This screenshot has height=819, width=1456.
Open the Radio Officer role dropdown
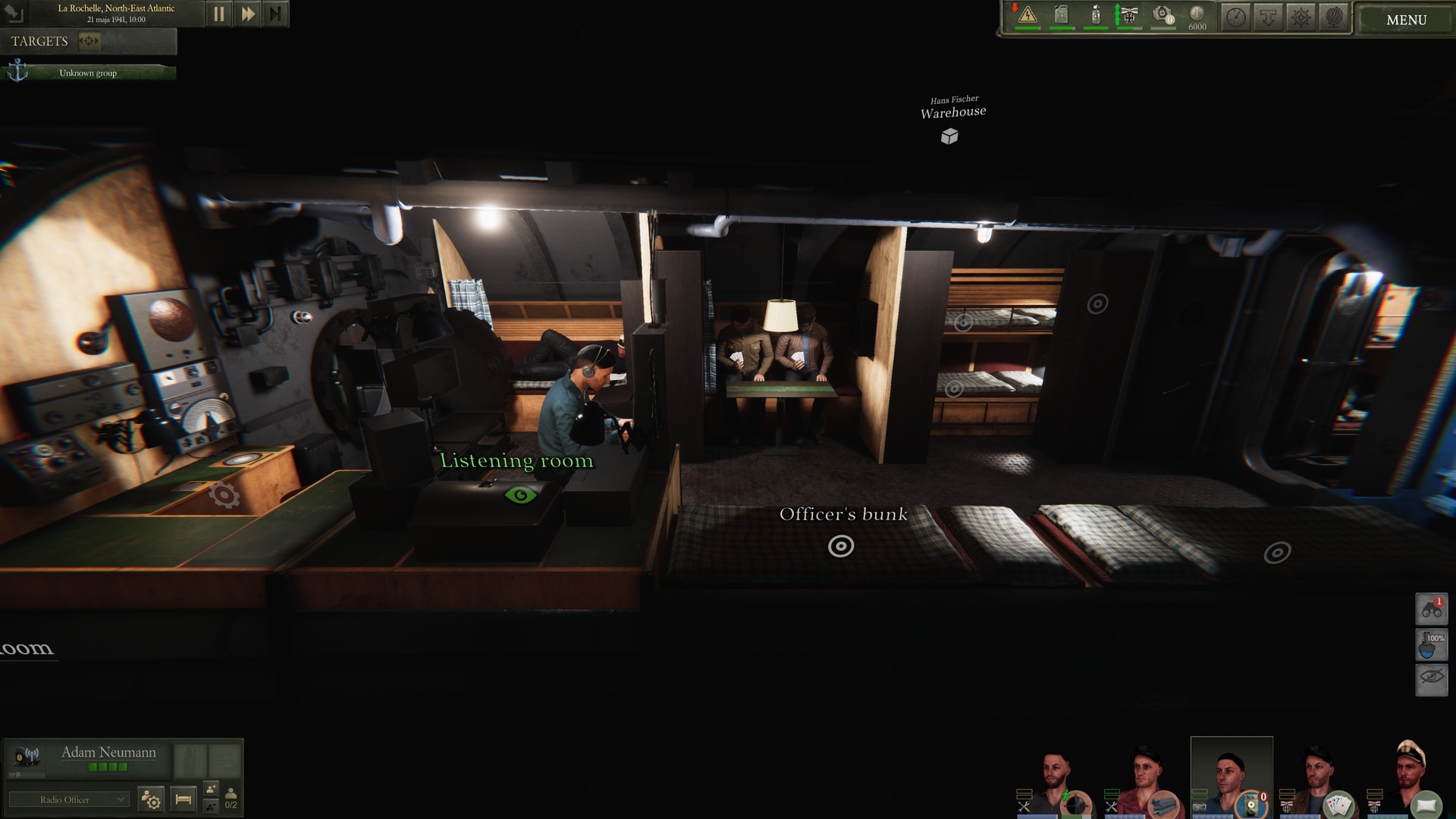click(x=69, y=799)
